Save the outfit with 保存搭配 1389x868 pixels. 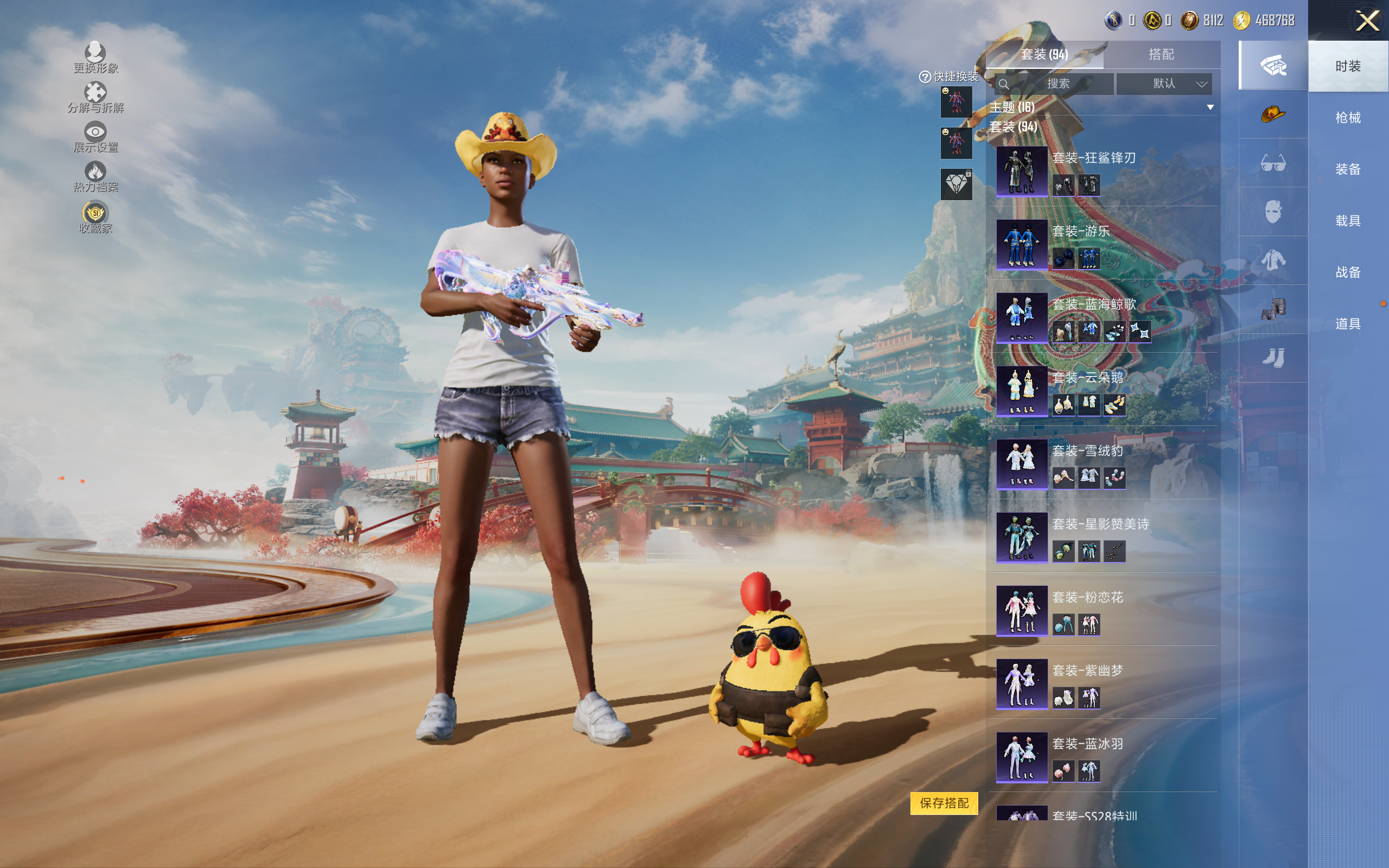(x=944, y=802)
